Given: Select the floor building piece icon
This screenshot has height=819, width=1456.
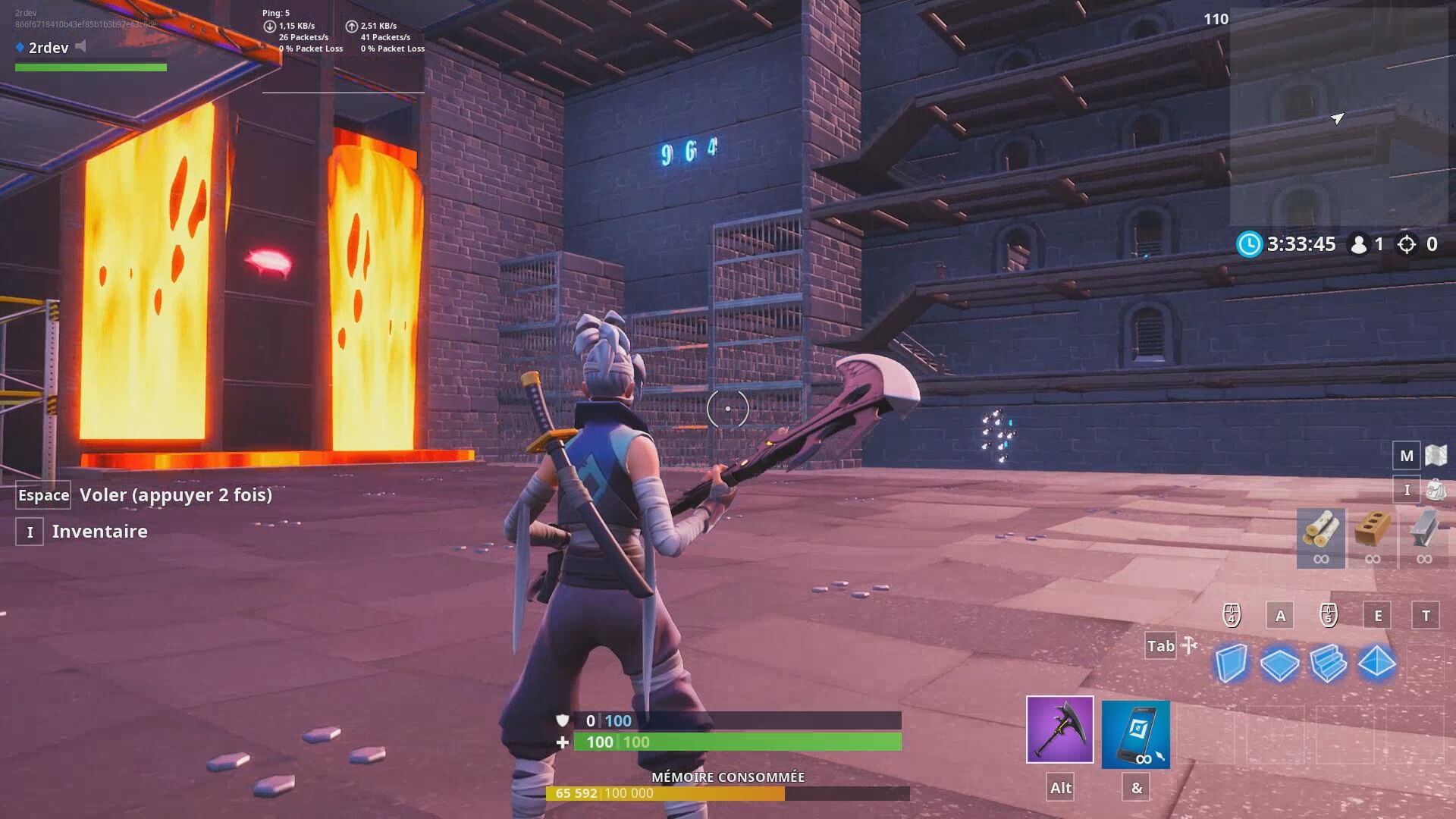Looking at the screenshot, I should pyautogui.click(x=1280, y=662).
